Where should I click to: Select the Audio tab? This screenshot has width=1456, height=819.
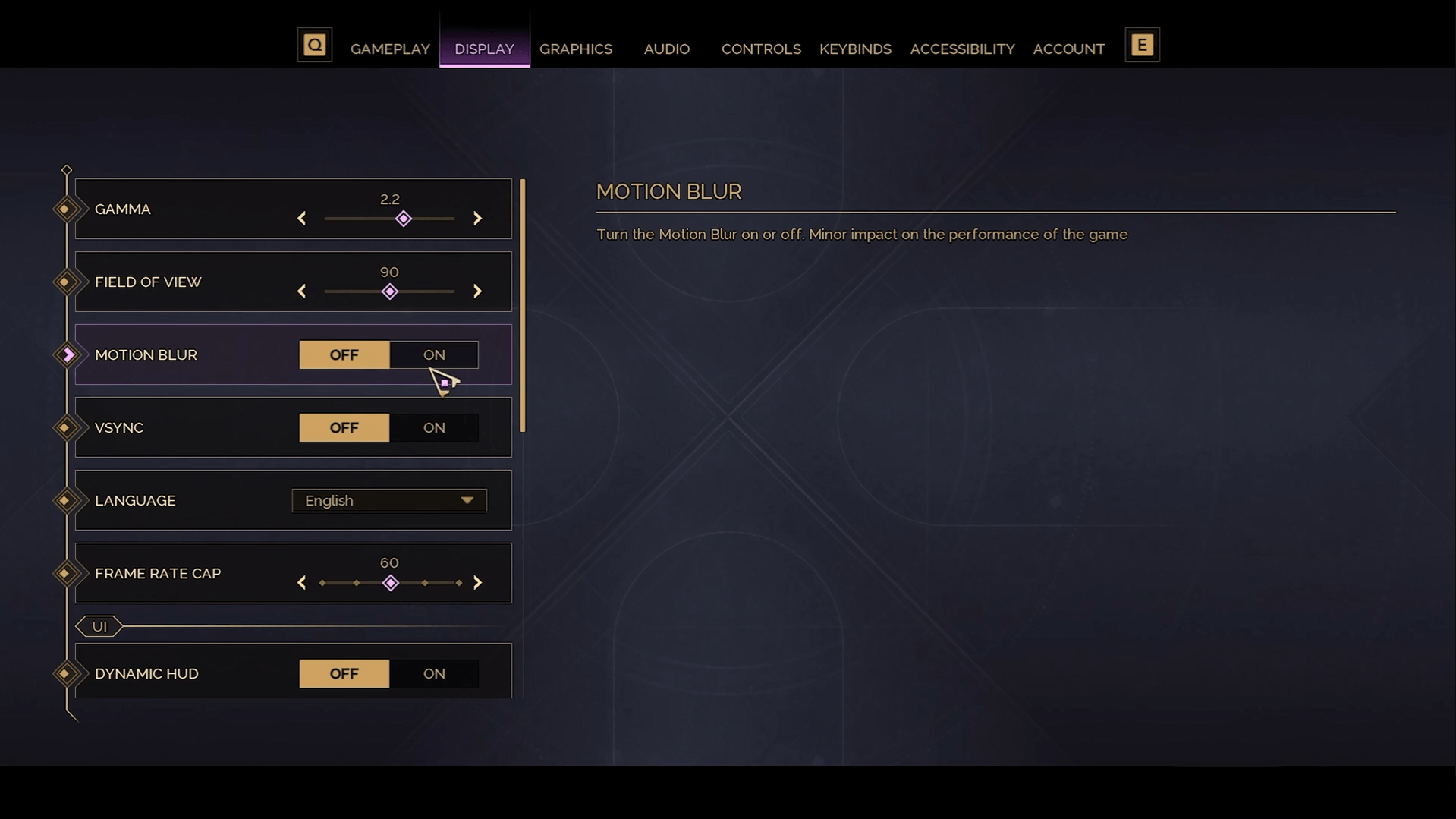pyautogui.click(x=666, y=49)
